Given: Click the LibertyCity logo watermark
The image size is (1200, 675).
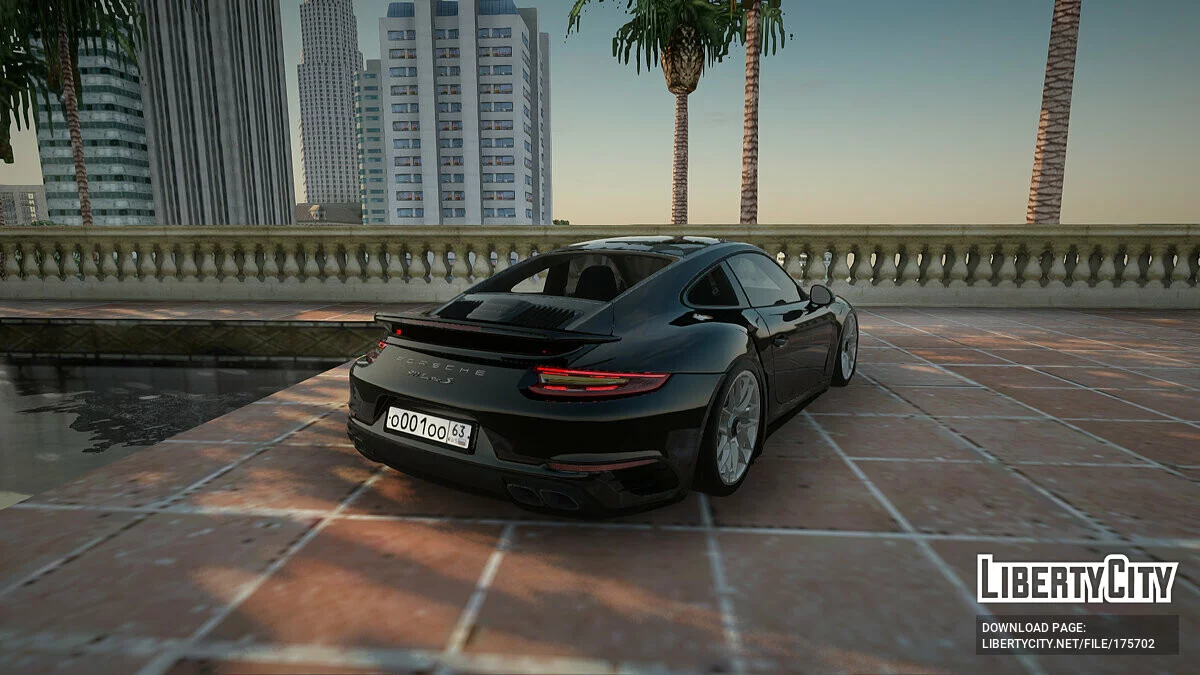Looking at the screenshot, I should tap(1077, 579).
